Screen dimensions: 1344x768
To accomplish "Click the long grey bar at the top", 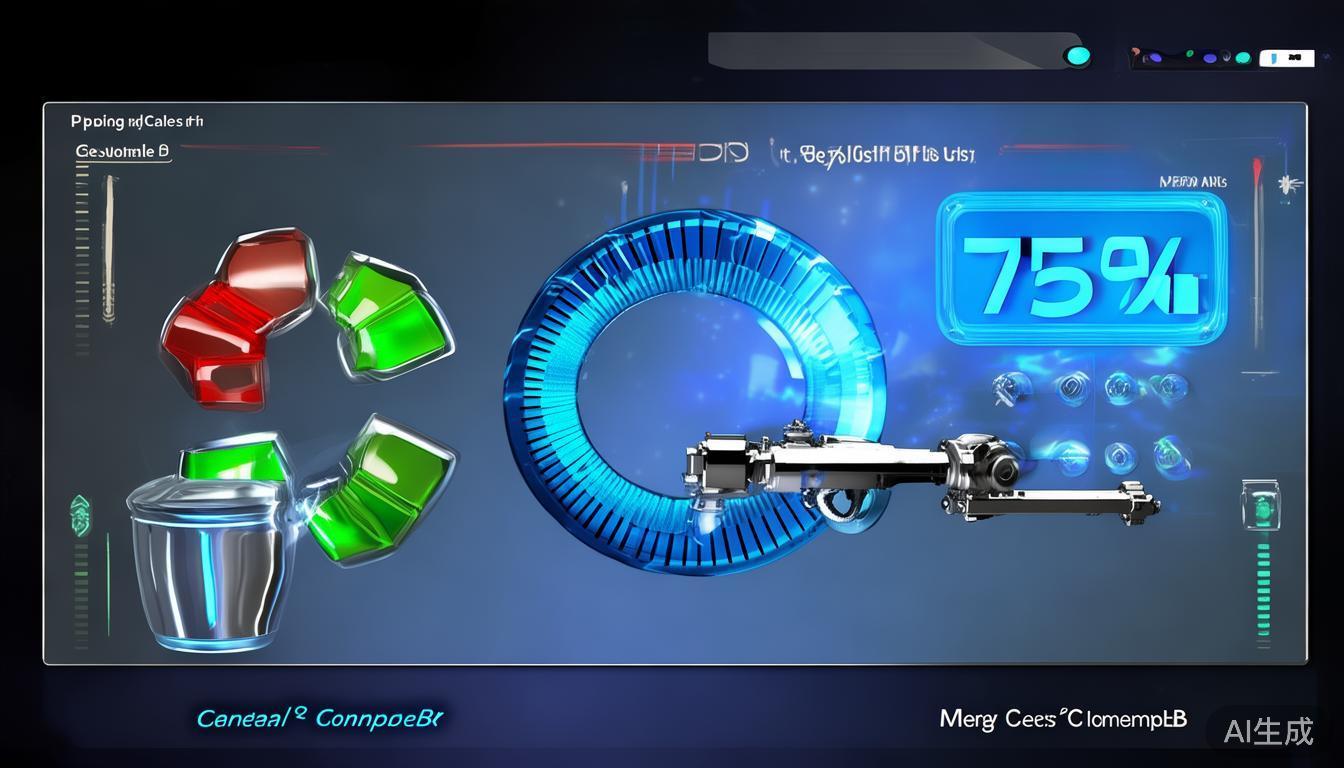I will pyautogui.click(x=880, y=50).
